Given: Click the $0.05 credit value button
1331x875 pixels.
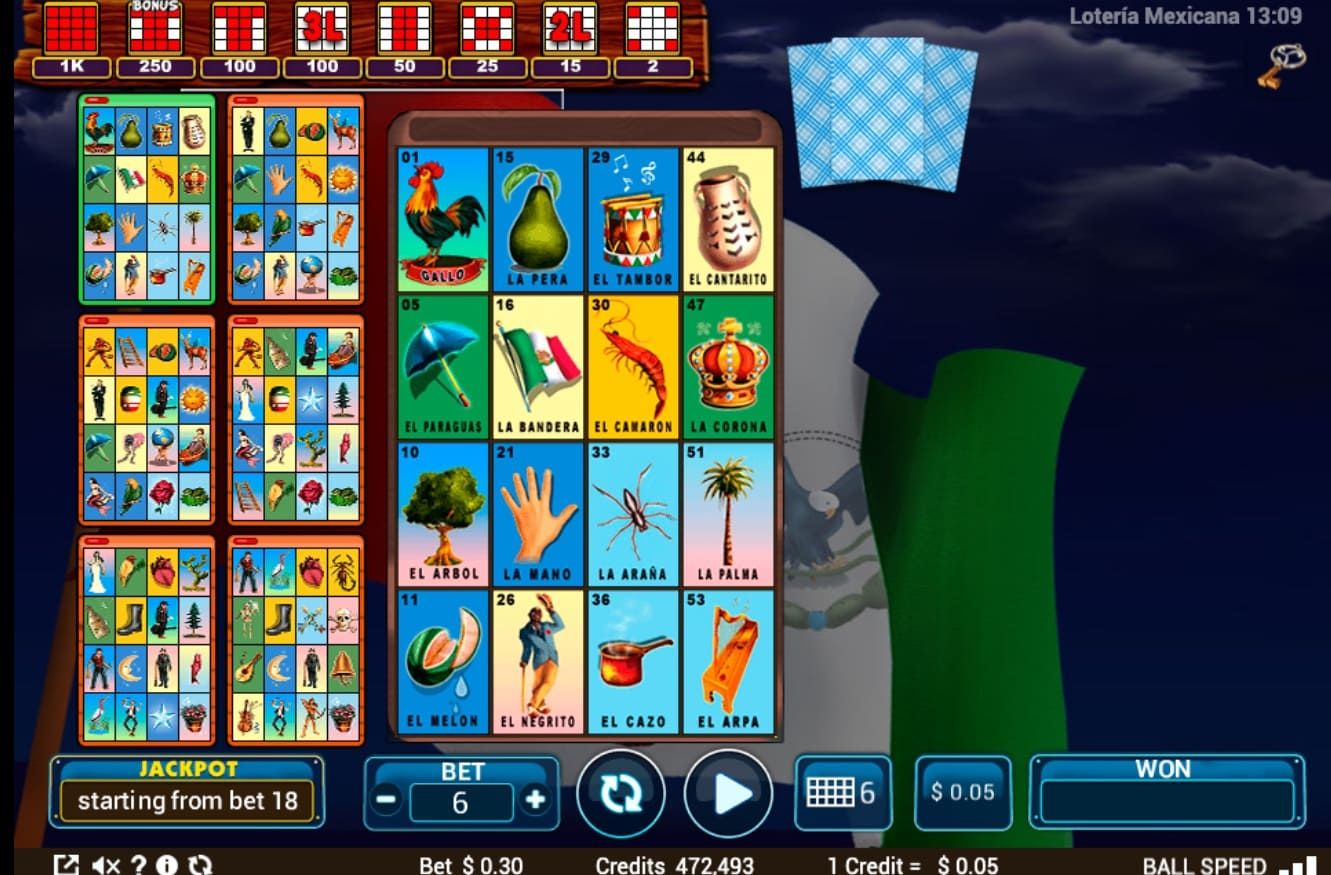Looking at the screenshot, I should tap(962, 793).
